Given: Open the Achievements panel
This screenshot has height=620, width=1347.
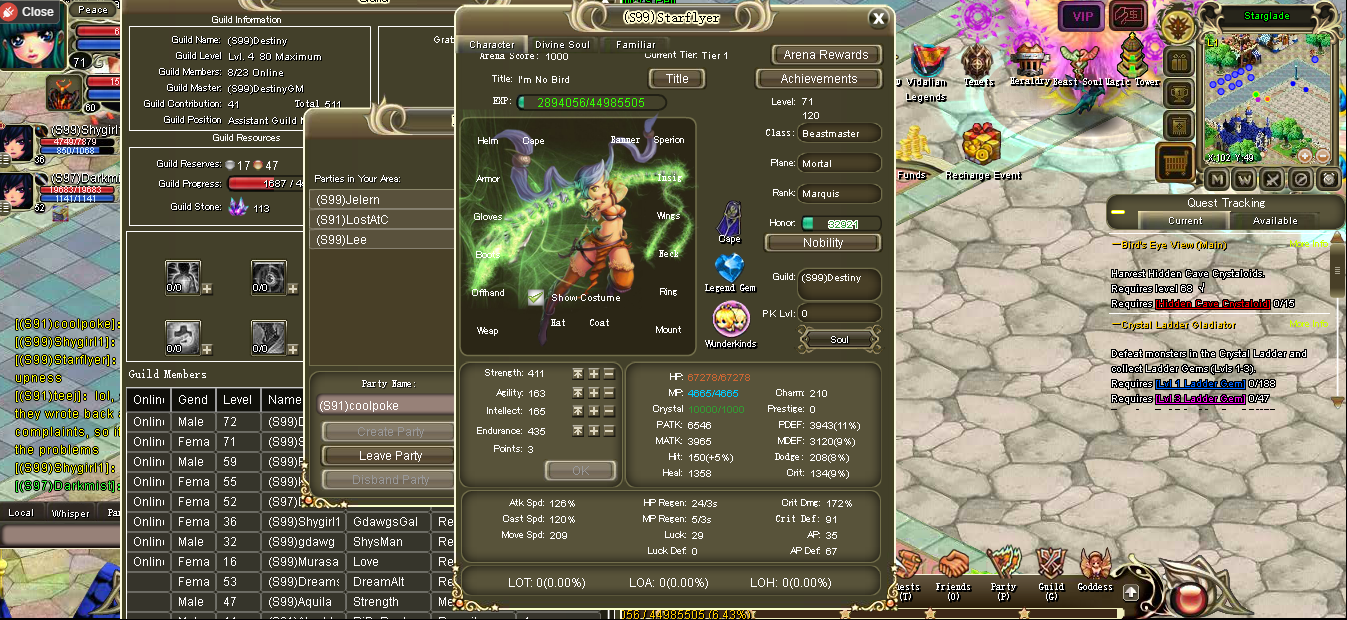Looking at the screenshot, I should (x=818, y=79).
